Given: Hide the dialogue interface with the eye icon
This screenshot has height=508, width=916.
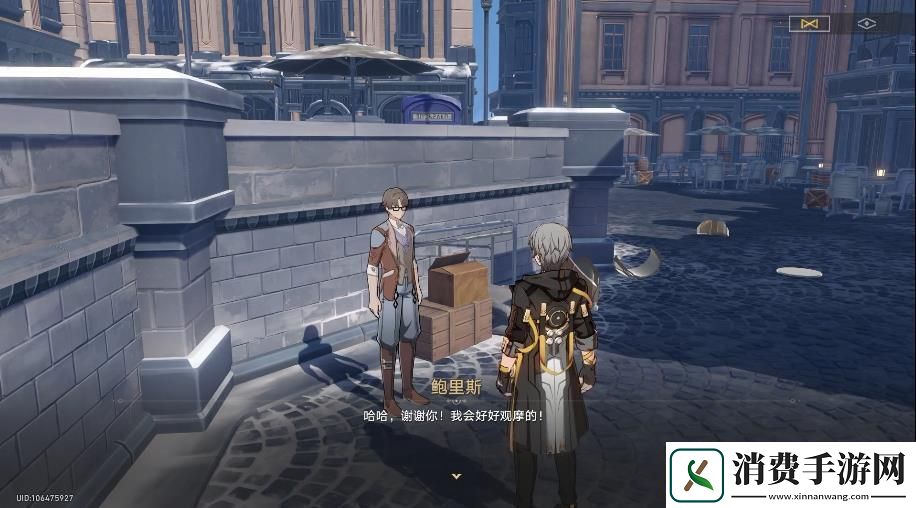Looking at the screenshot, I should coord(867,22).
